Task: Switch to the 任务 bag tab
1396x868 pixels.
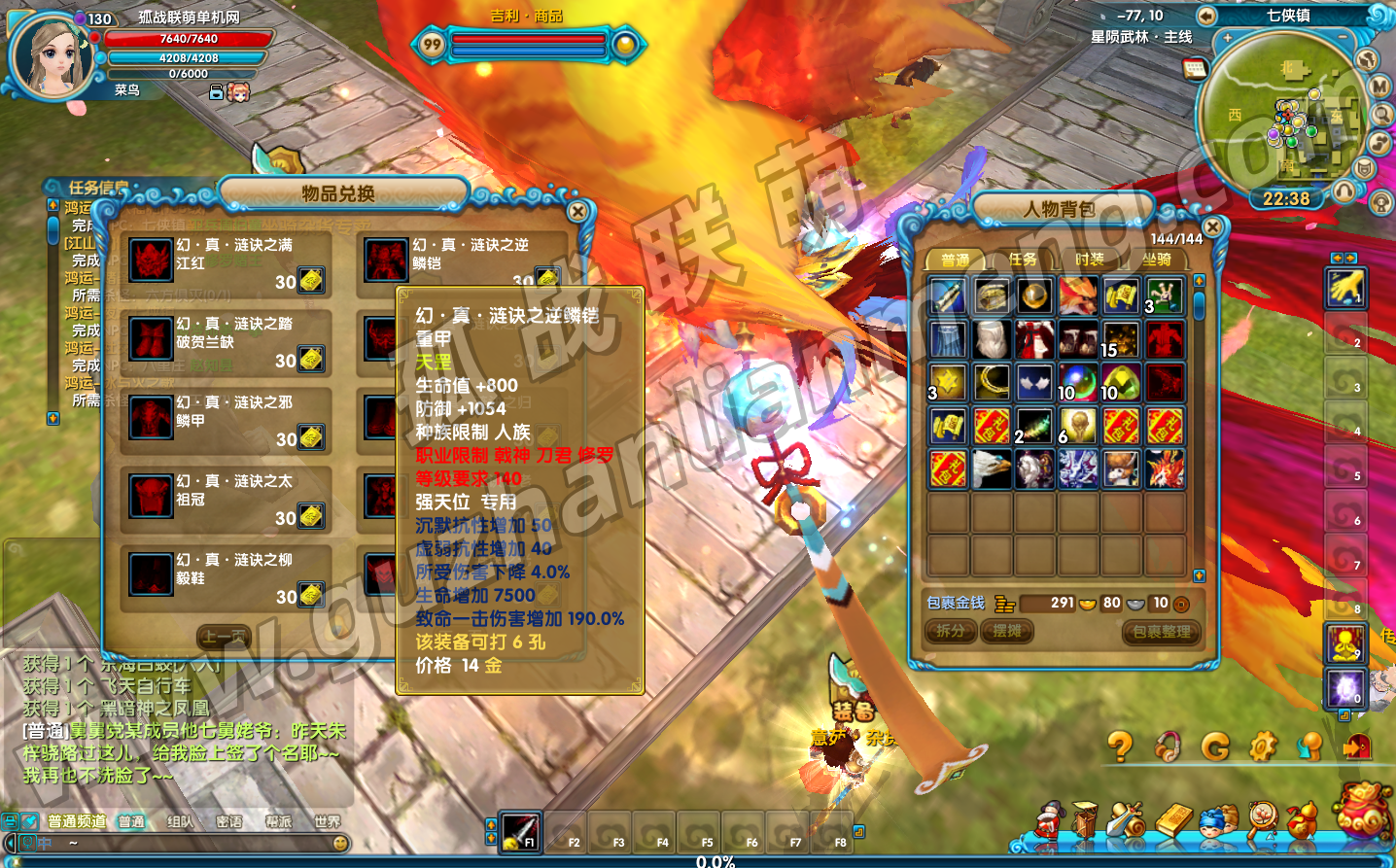Action: tap(1022, 260)
